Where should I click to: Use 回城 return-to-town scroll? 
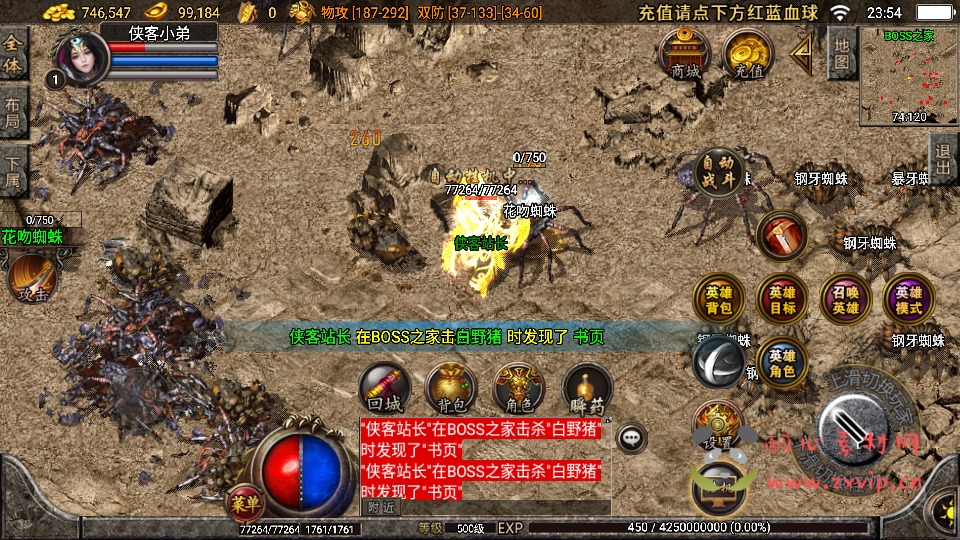pyautogui.click(x=384, y=390)
